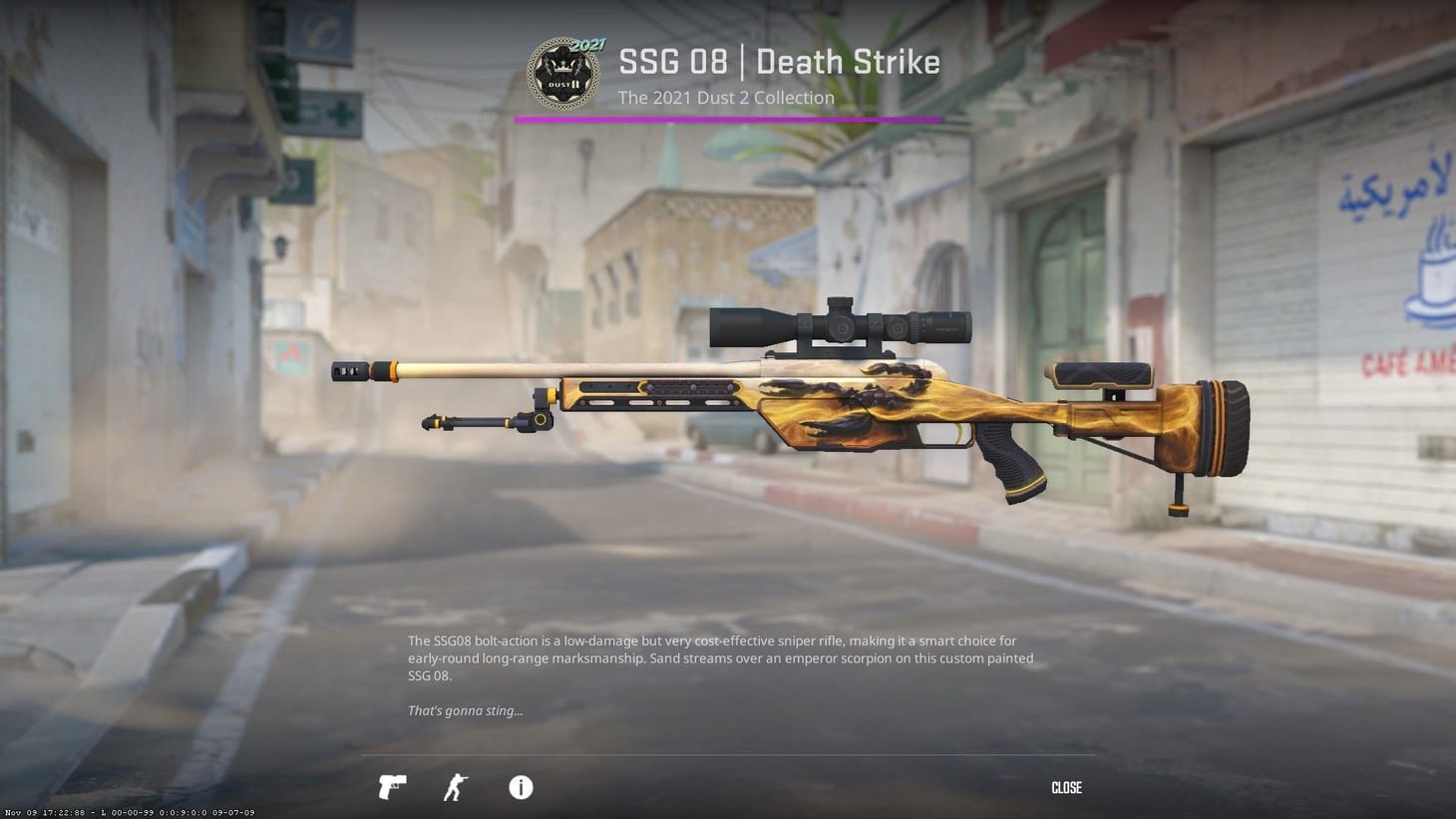Open The 2021 Dust 2 Collection link
The image size is (1456, 819).
tap(725, 97)
